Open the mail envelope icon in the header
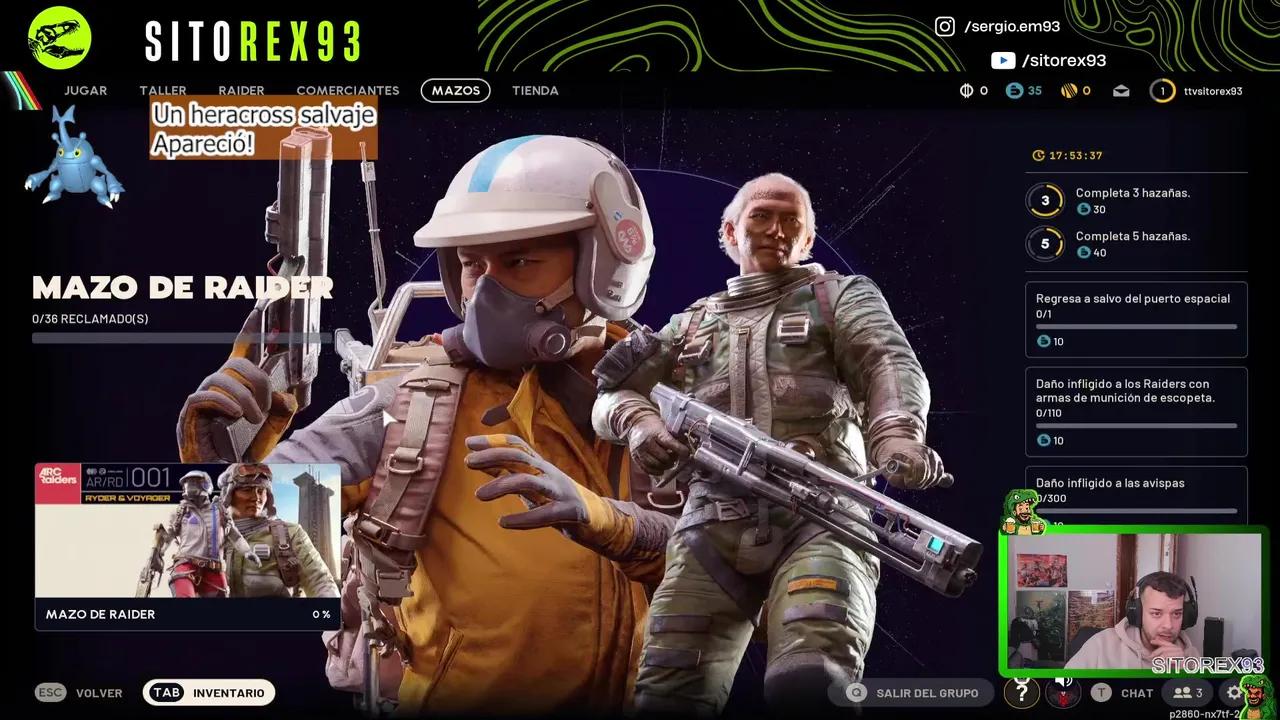The width and height of the screenshot is (1280, 720). [1120, 90]
